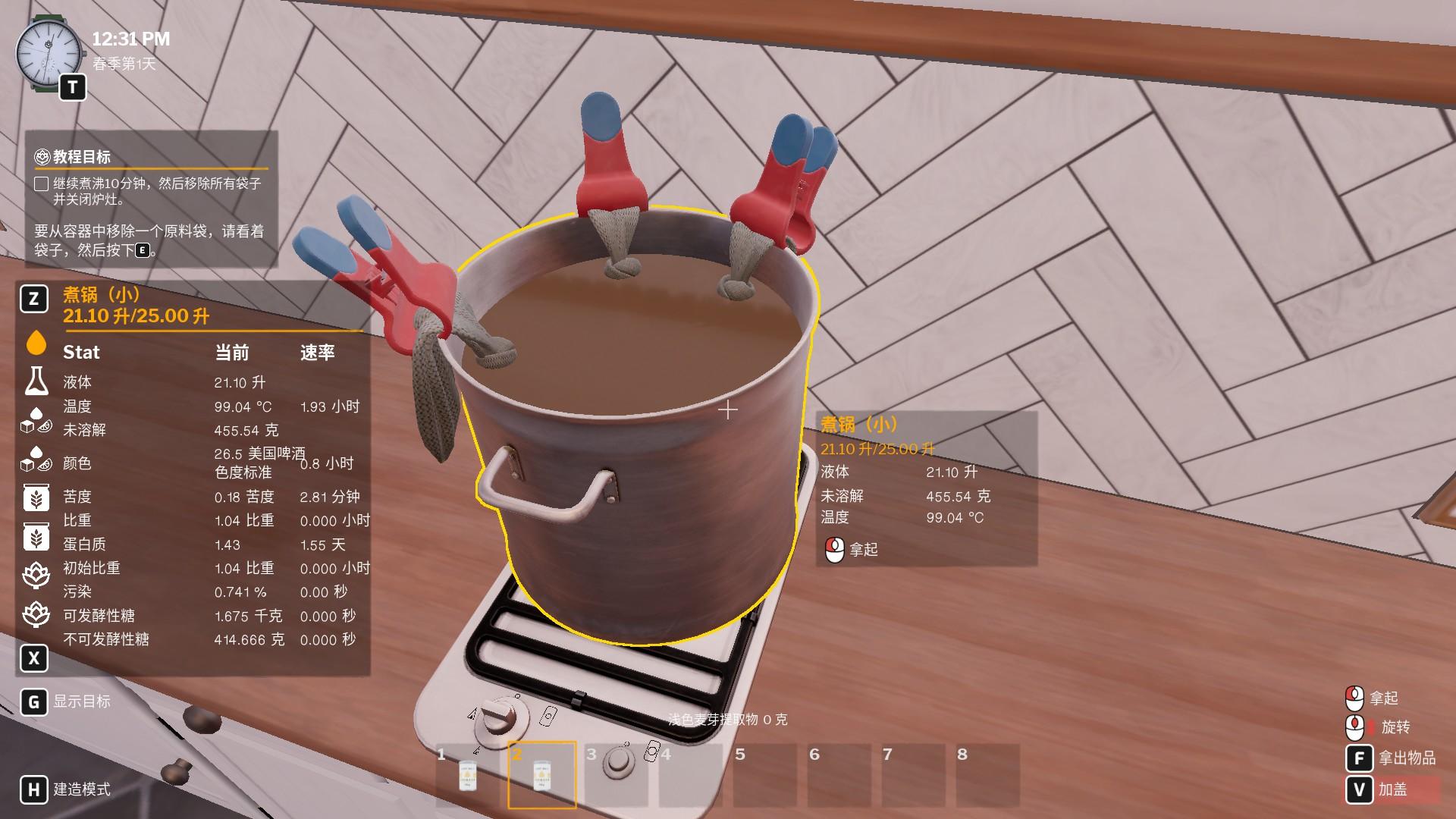The width and height of the screenshot is (1456, 819).
Task: Toggle 显示目标 via the G button
Action: [33, 702]
